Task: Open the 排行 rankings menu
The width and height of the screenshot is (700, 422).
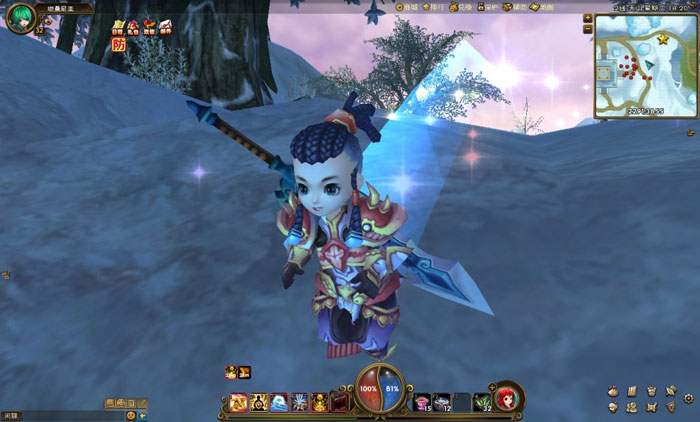Action: click(433, 7)
